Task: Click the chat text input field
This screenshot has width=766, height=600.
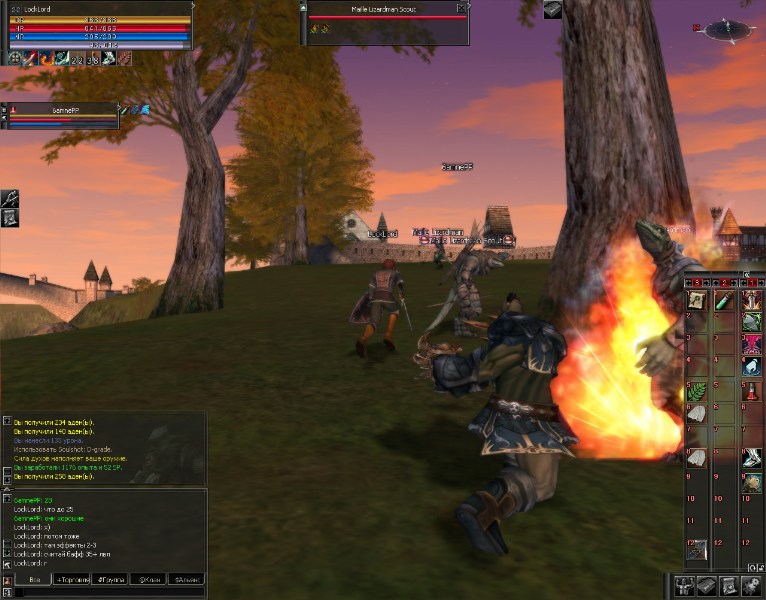Action: pyautogui.click(x=110, y=592)
